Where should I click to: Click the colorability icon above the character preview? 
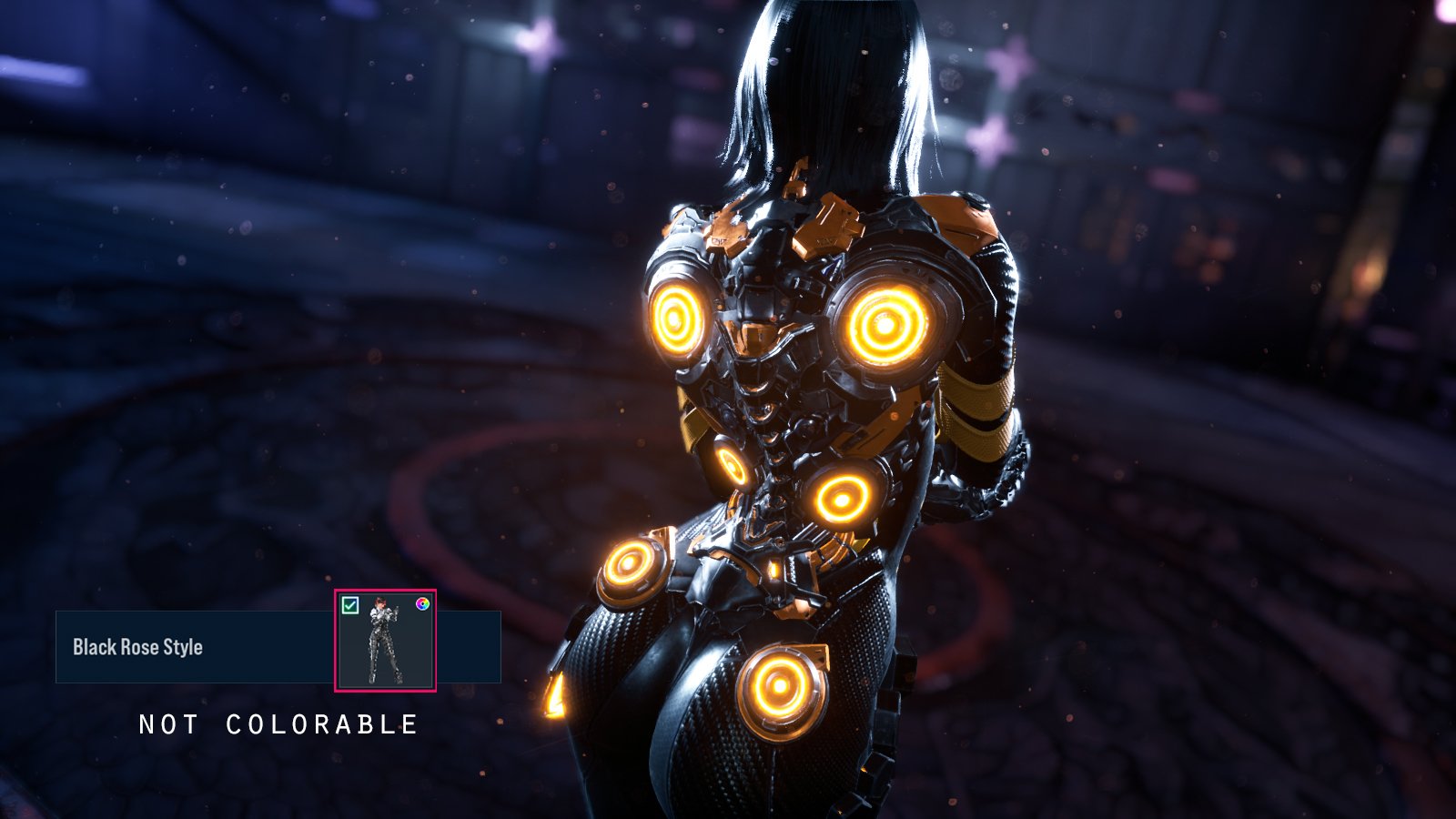[423, 603]
